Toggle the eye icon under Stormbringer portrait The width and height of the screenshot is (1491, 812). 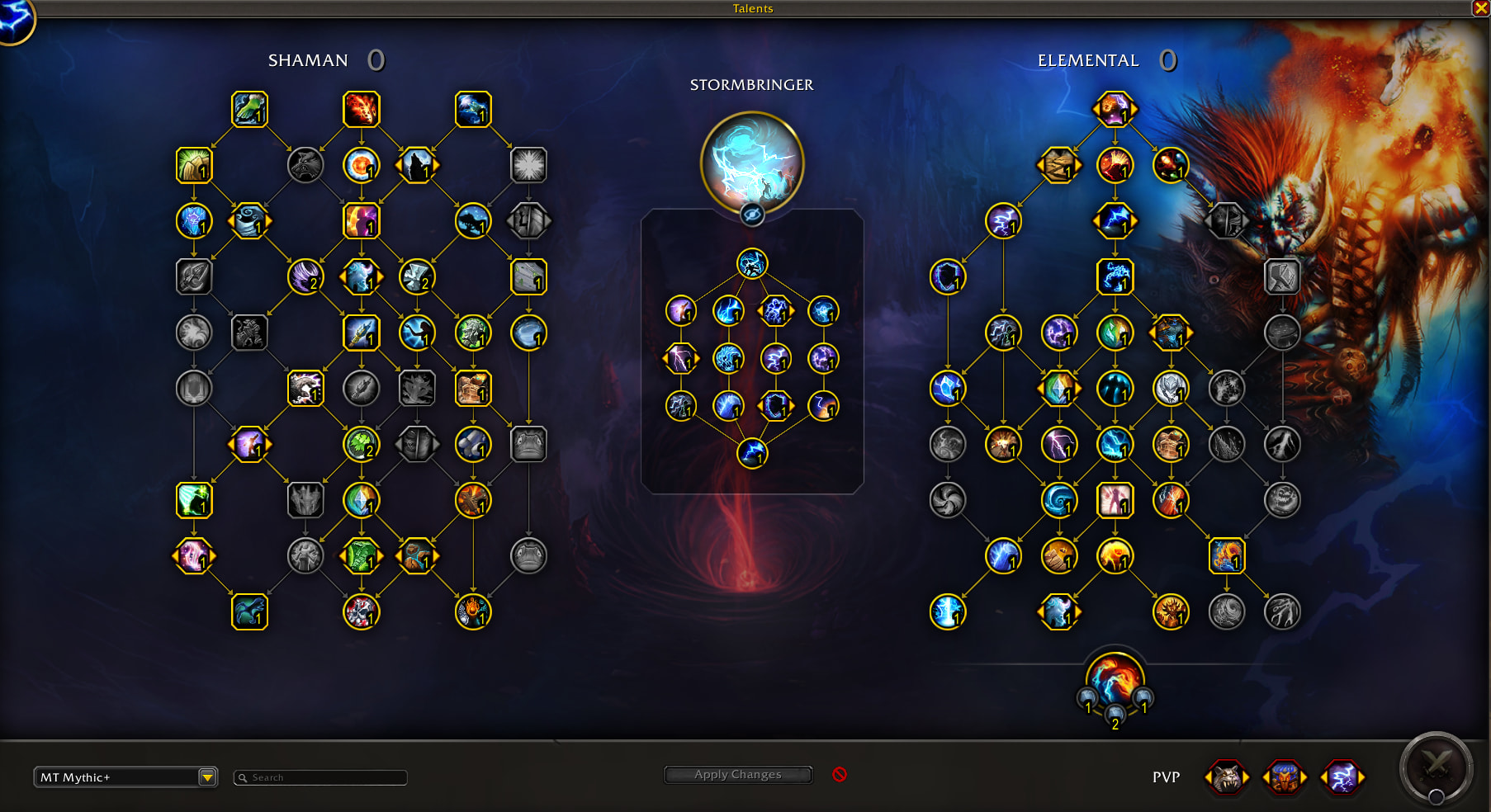[x=751, y=215]
